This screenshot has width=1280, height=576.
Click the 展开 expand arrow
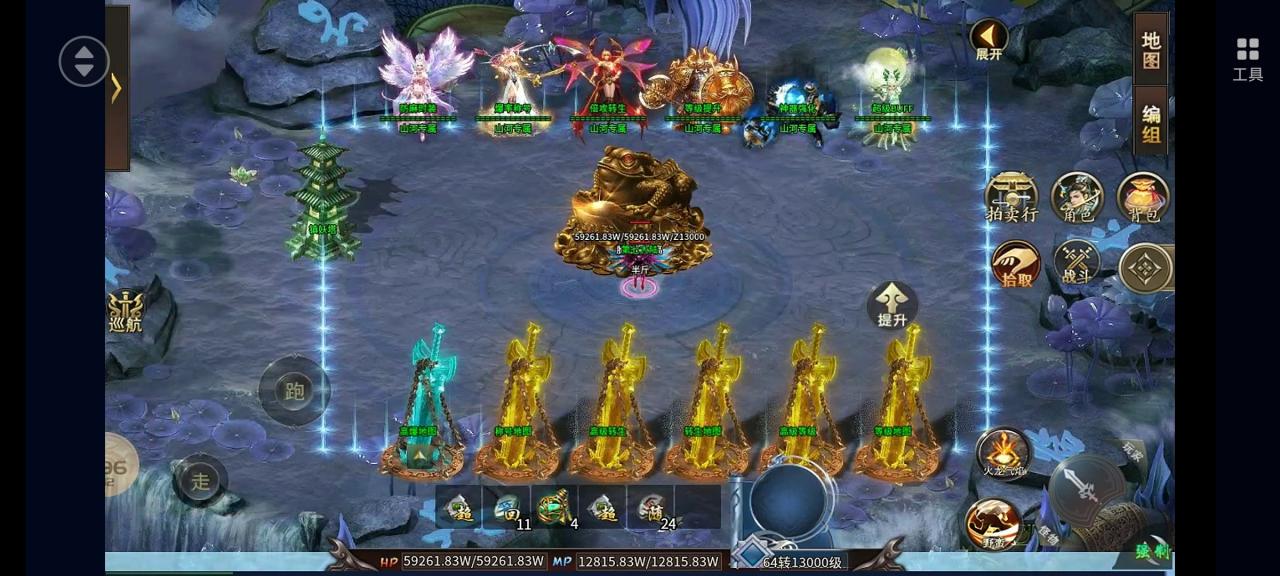(x=989, y=40)
